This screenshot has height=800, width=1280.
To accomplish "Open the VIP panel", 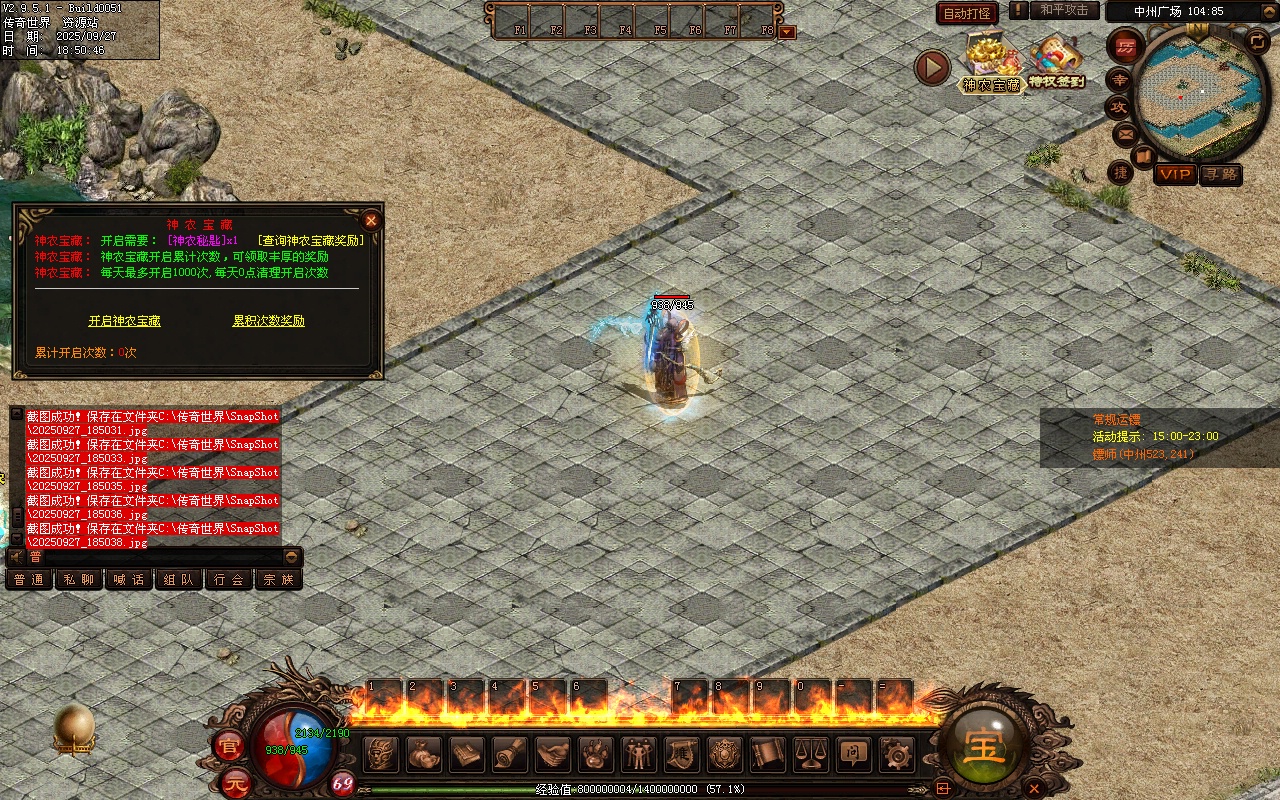I will click(x=1175, y=174).
